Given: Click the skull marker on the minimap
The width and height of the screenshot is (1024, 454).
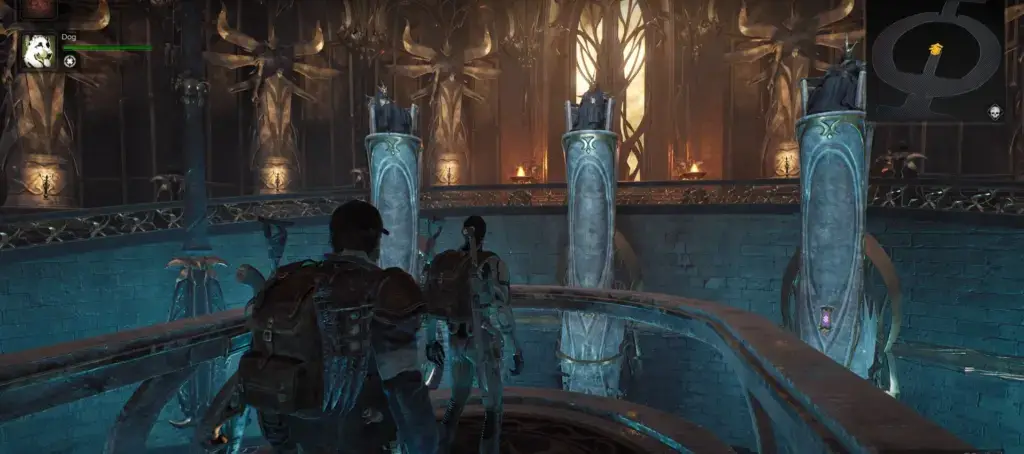Looking at the screenshot, I should (x=995, y=112).
